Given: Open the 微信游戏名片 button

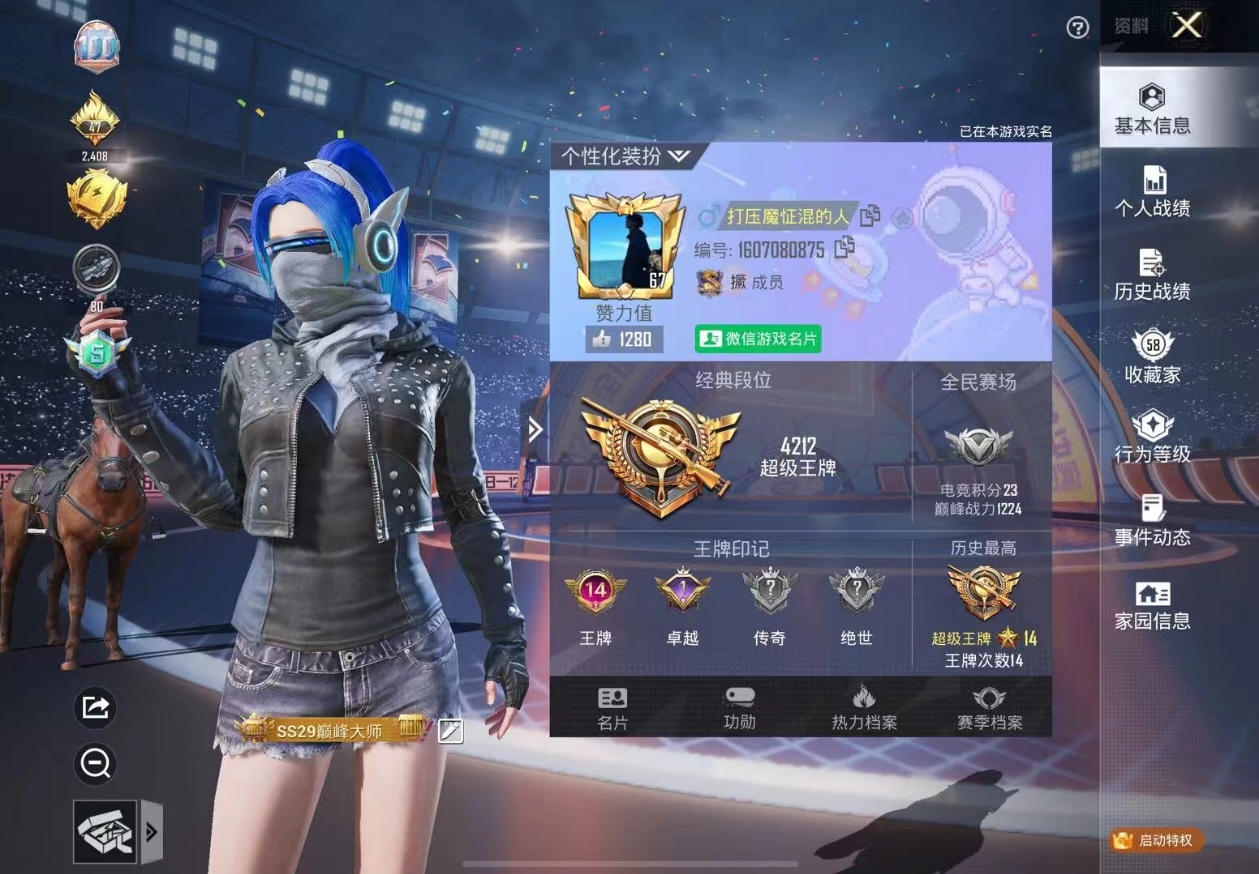Looking at the screenshot, I should 758,339.
